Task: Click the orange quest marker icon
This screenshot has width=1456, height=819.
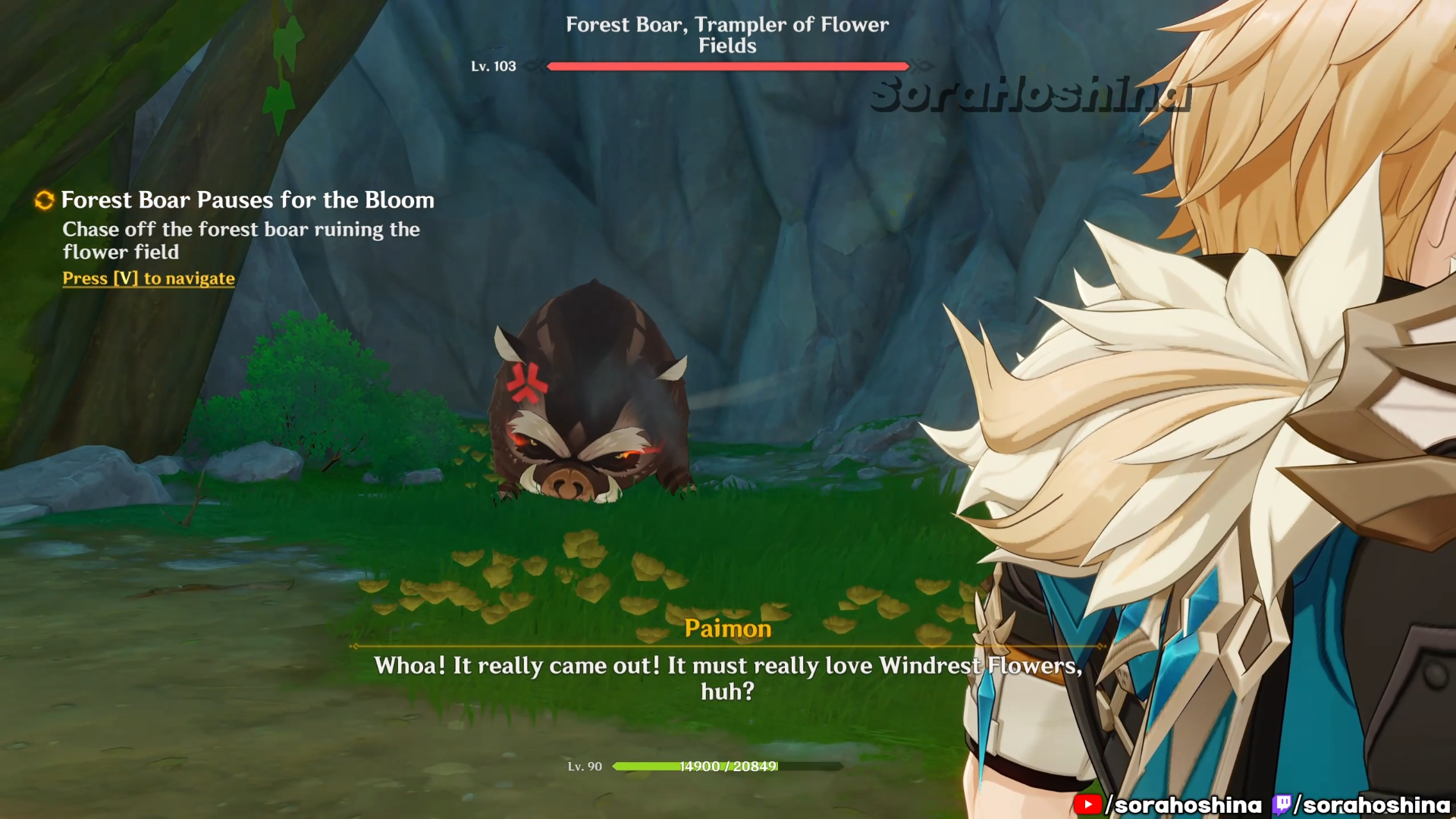Action: [x=45, y=200]
